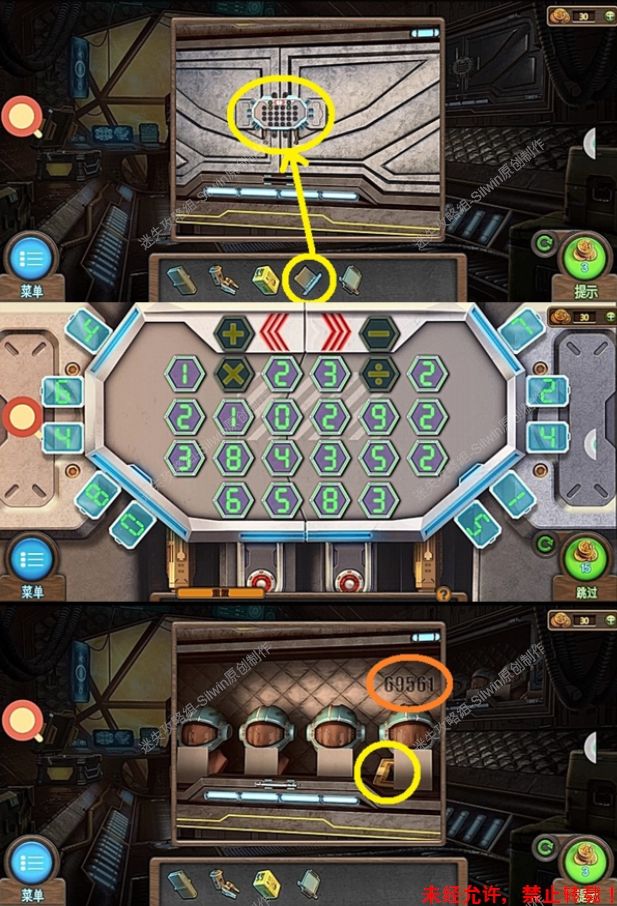
Task: Select the robot figure item in top inventory
Action: click(220, 277)
